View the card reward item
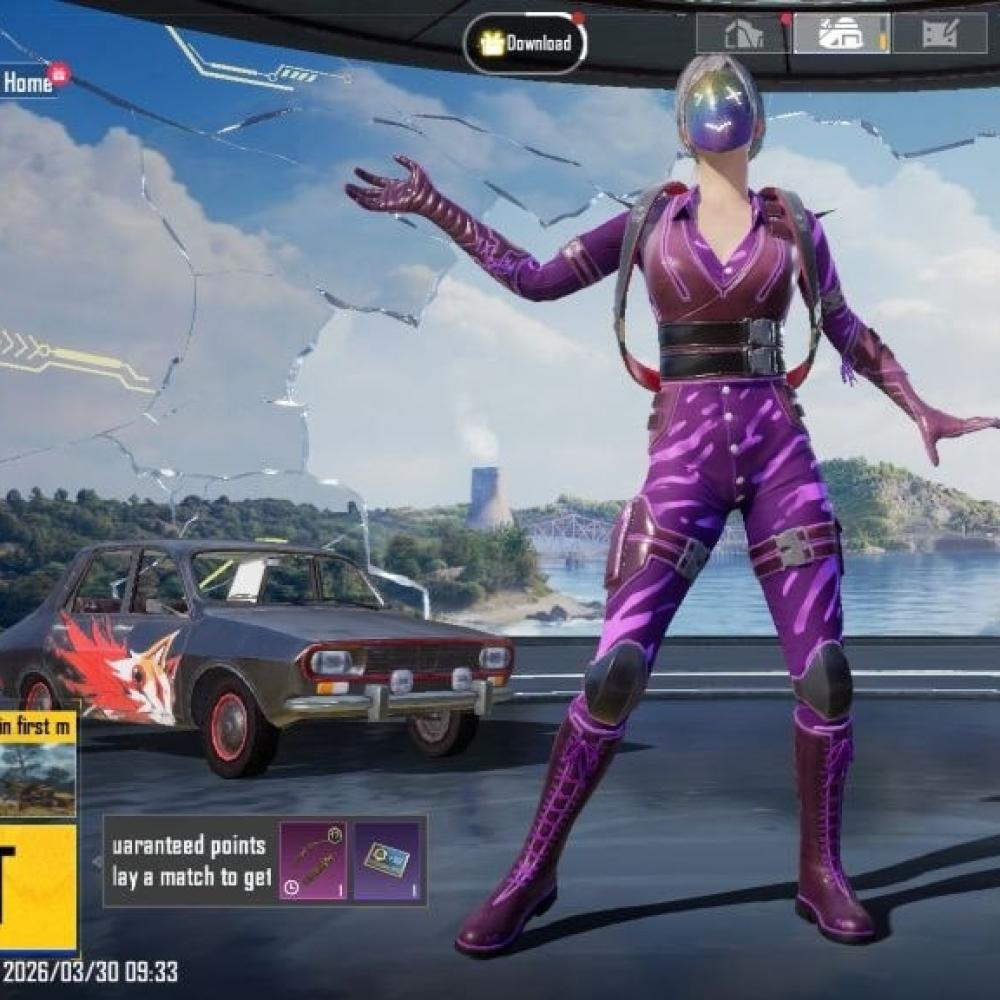Viewport: 1000px width, 1000px height. tap(388, 860)
